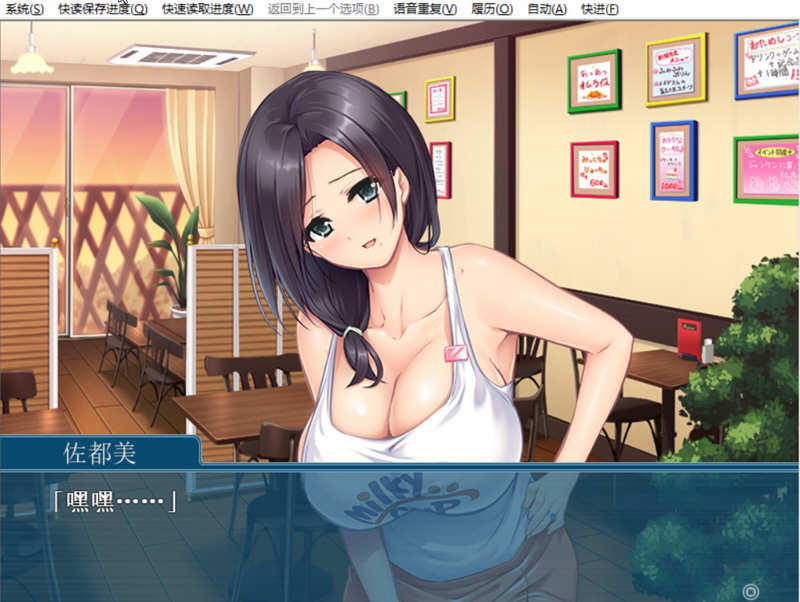Open the 履历(O) backlog history
Viewport: 800px width, 602px height.
click(x=491, y=9)
